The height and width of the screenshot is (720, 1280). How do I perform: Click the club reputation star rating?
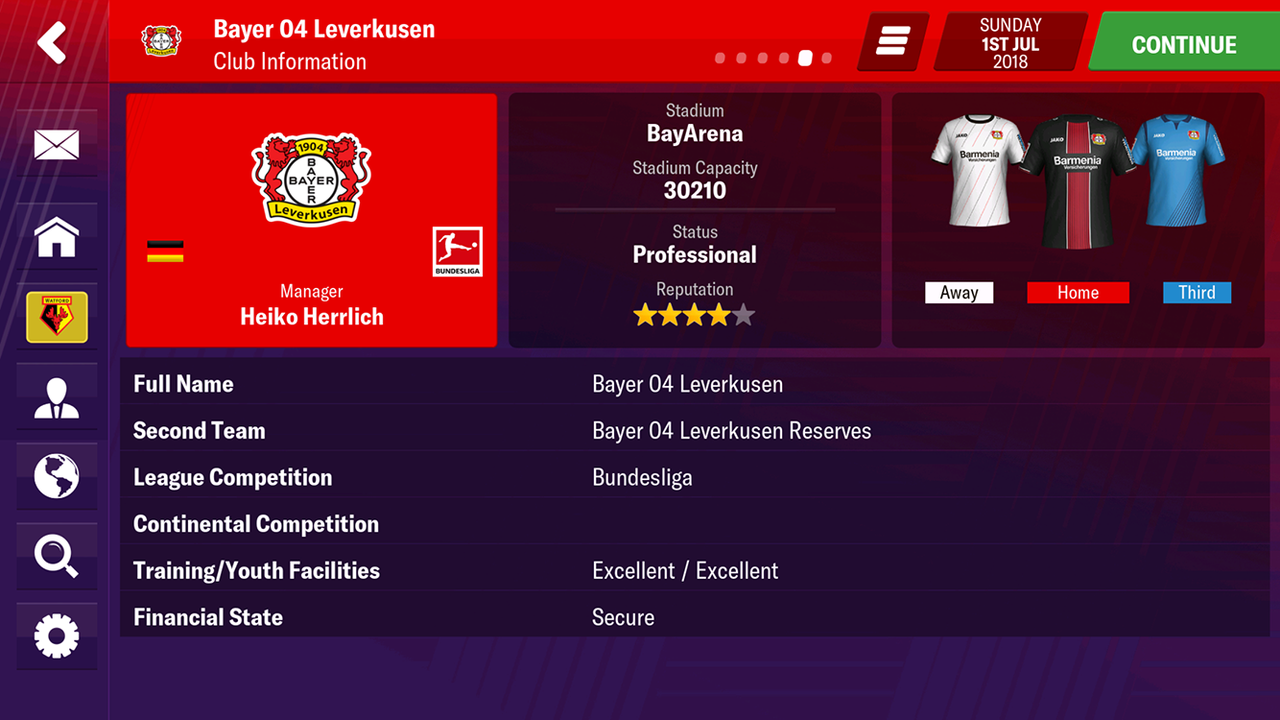694,314
